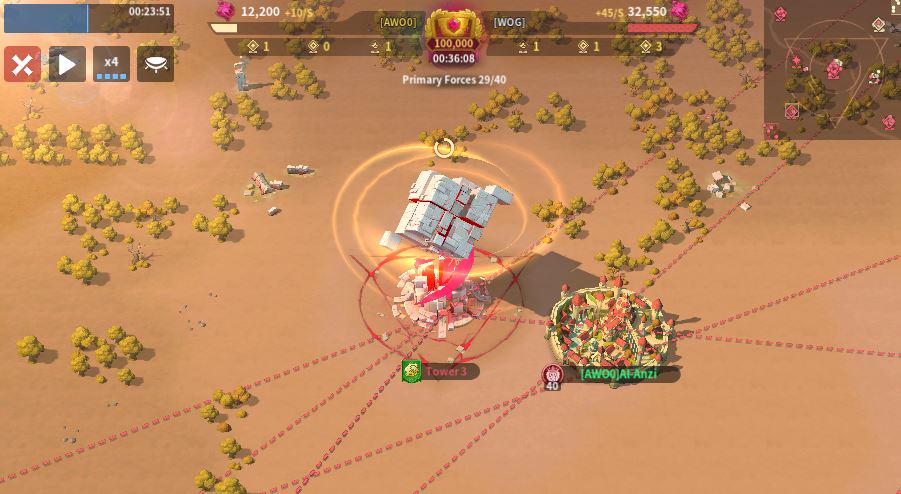Change the x4 playback speed
This screenshot has height=494, width=901.
point(111,65)
